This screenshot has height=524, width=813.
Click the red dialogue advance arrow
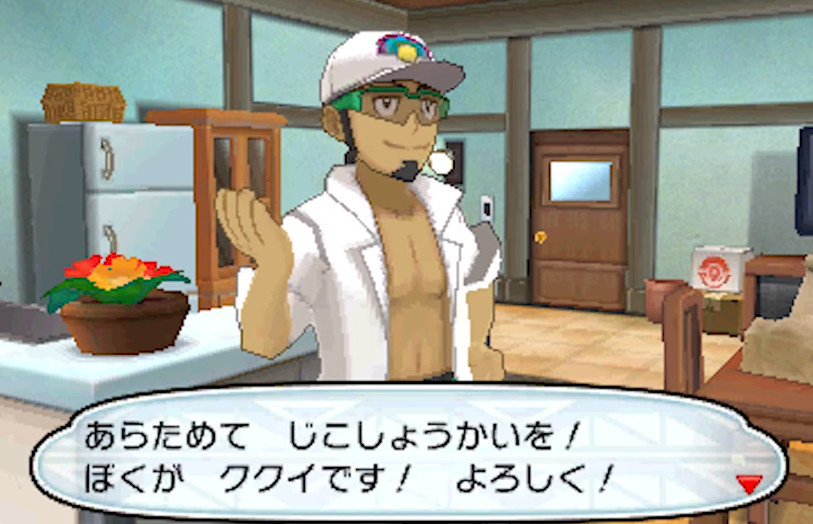click(x=749, y=484)
